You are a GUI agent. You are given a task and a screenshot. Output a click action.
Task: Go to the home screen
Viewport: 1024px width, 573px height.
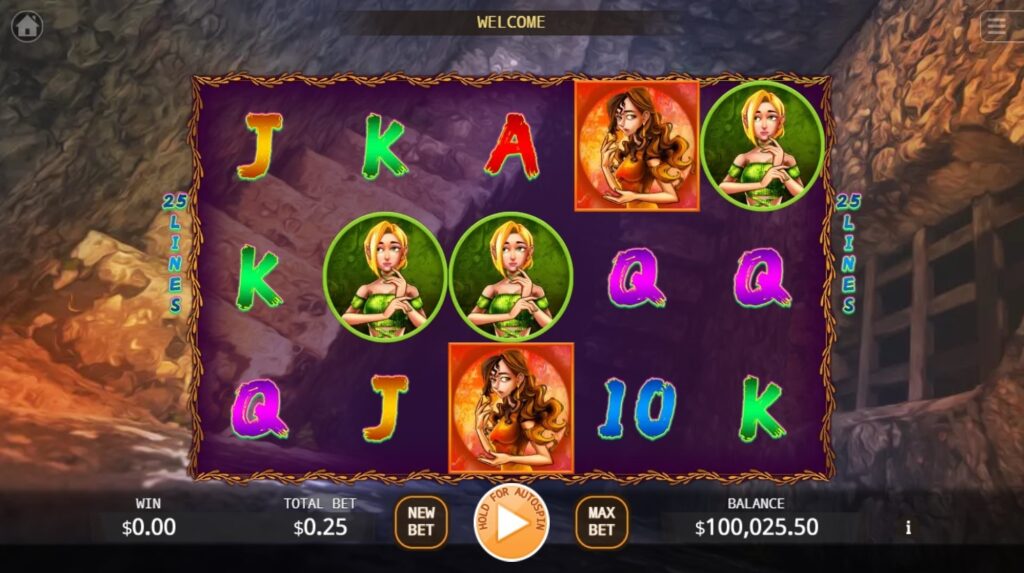point(27,26)
